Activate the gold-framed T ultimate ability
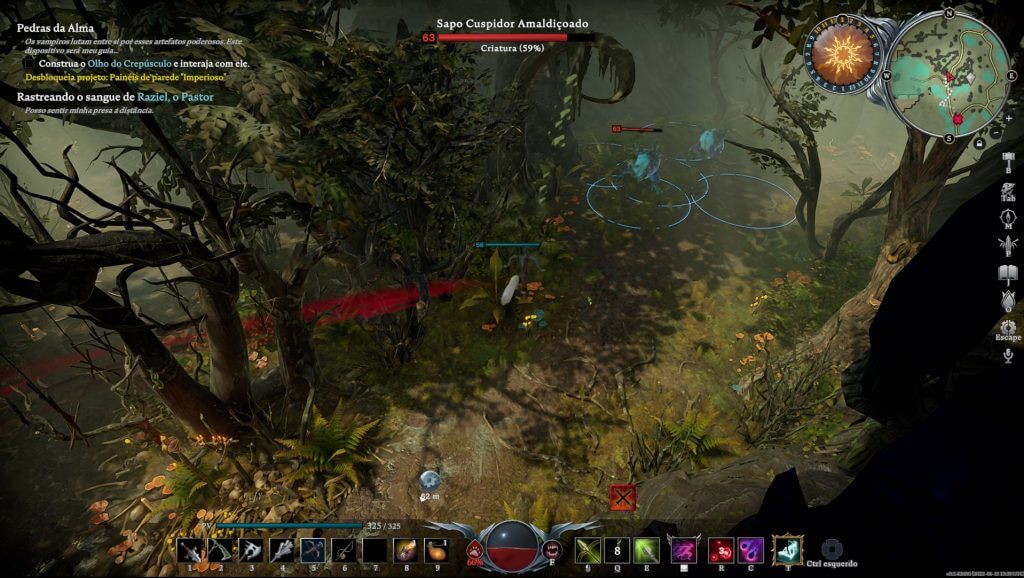Viewport: 1024px width, 578px height. pyautogui.click(x=788, y=548)
